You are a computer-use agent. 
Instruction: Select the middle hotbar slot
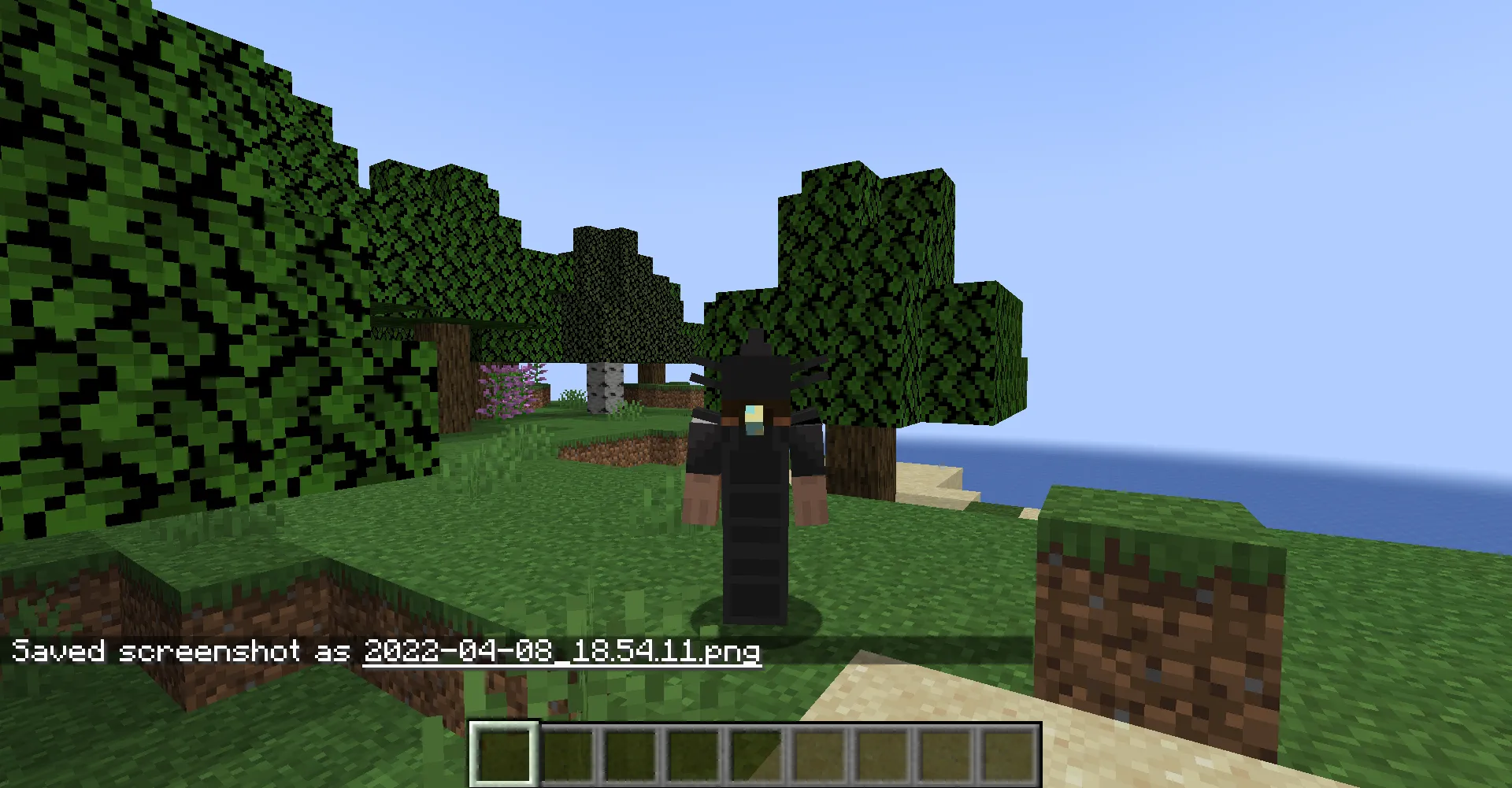click(757, 753)
